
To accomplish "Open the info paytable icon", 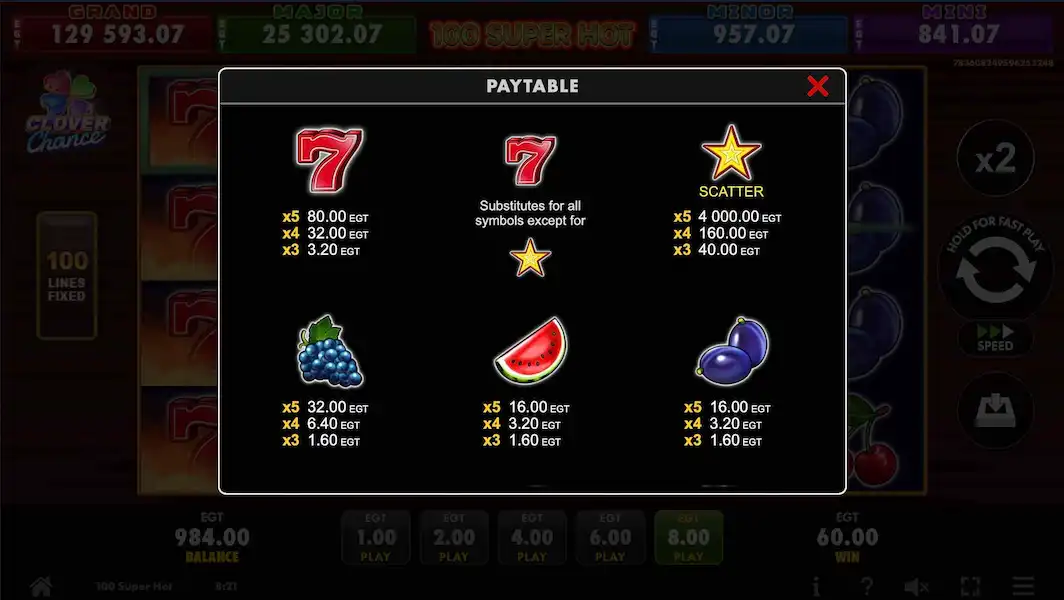I will point(816,586).
